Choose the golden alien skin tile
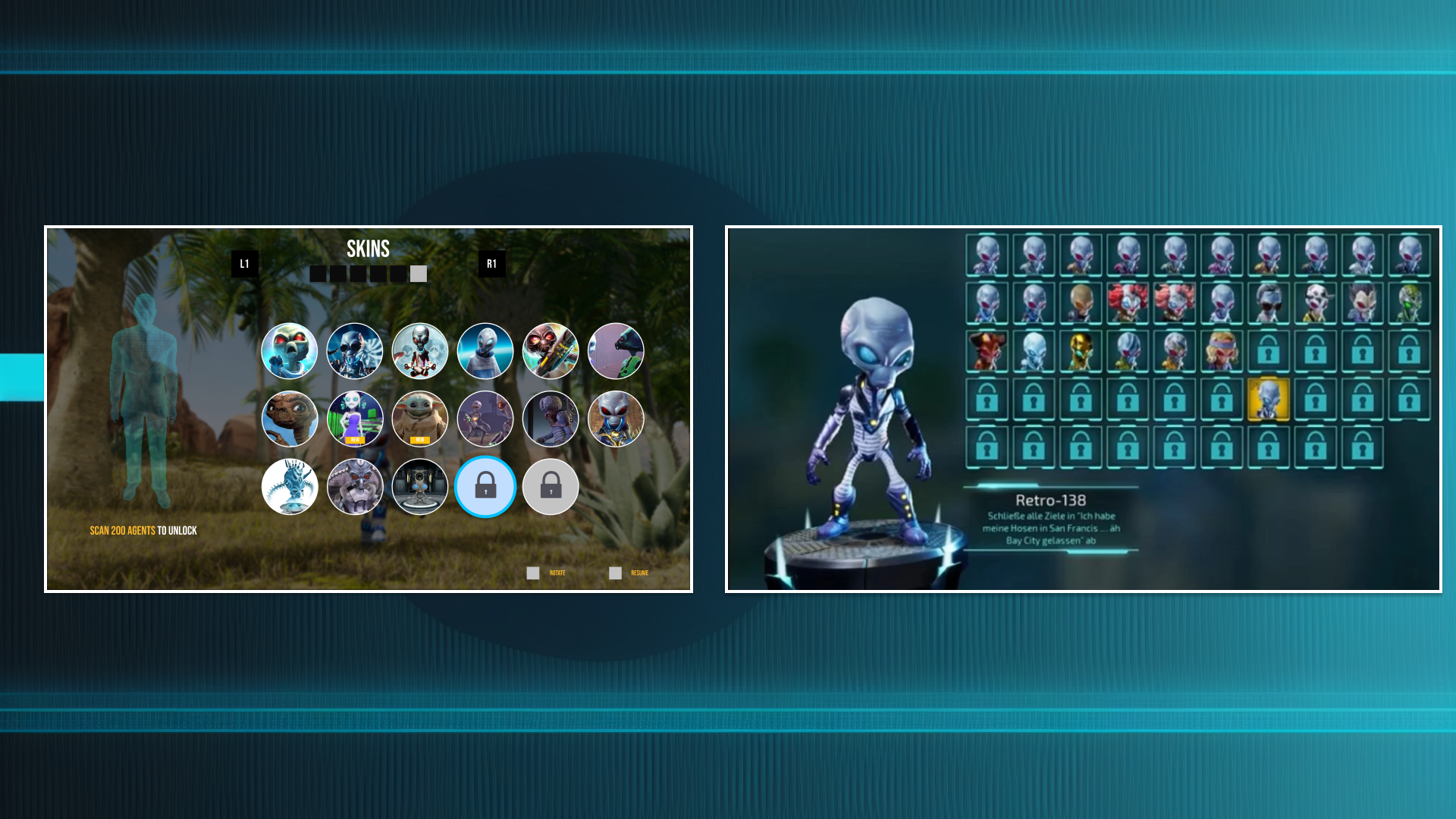Screen dimensions: 1456x819 (1081, 351)
